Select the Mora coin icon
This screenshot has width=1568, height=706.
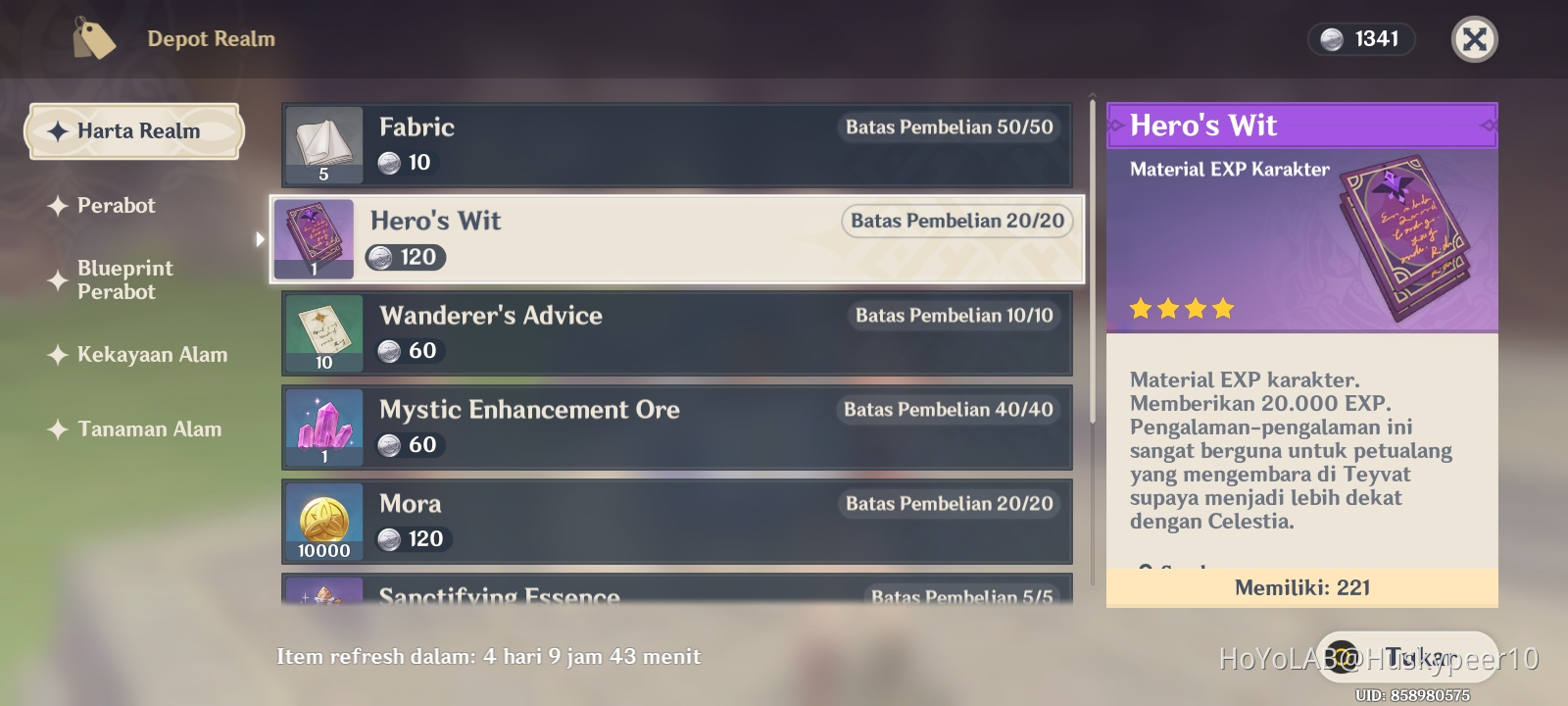(x=322, y=520)
